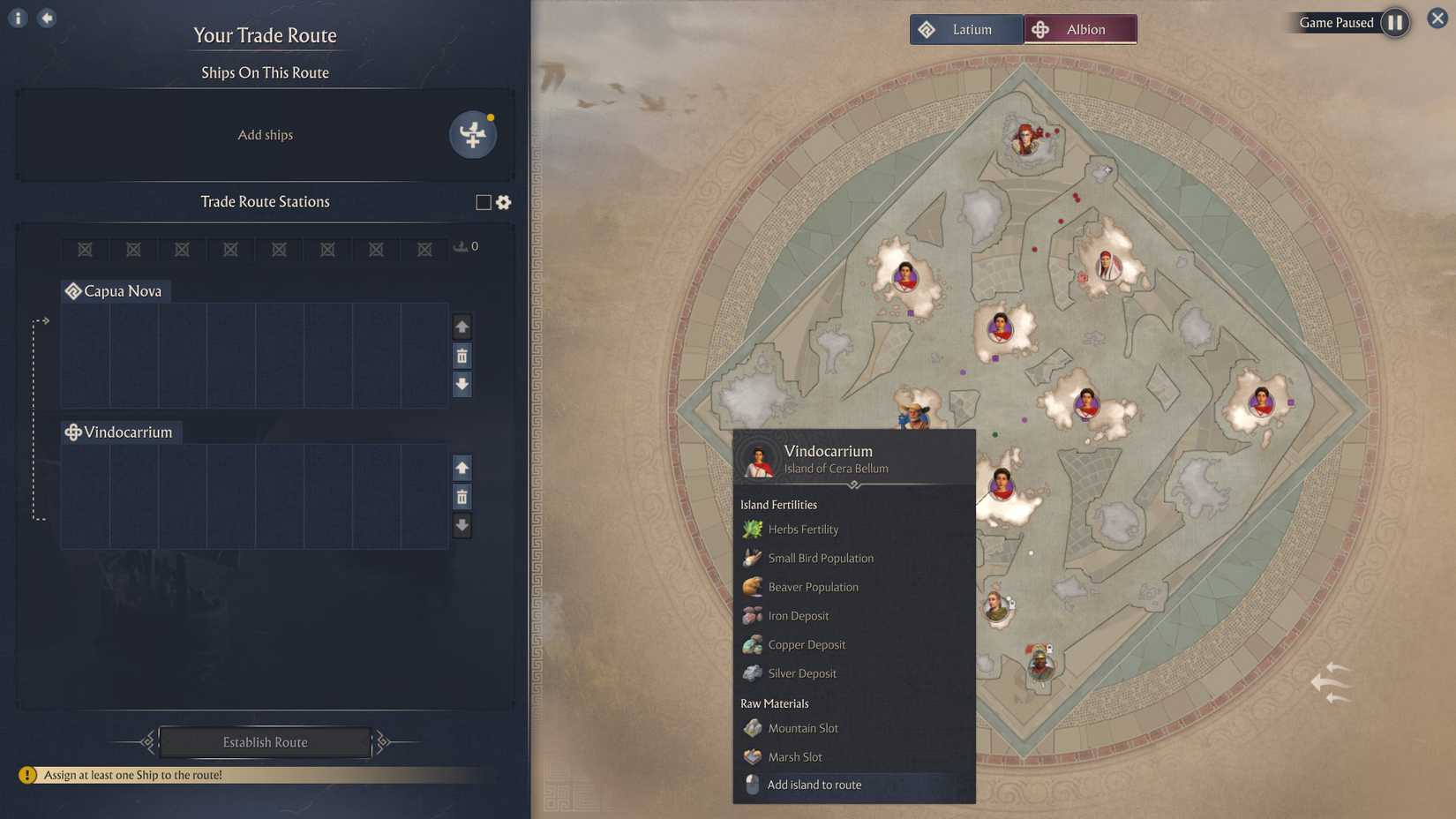
Task: Unpause the game with the pause button
Action: 1394,23
